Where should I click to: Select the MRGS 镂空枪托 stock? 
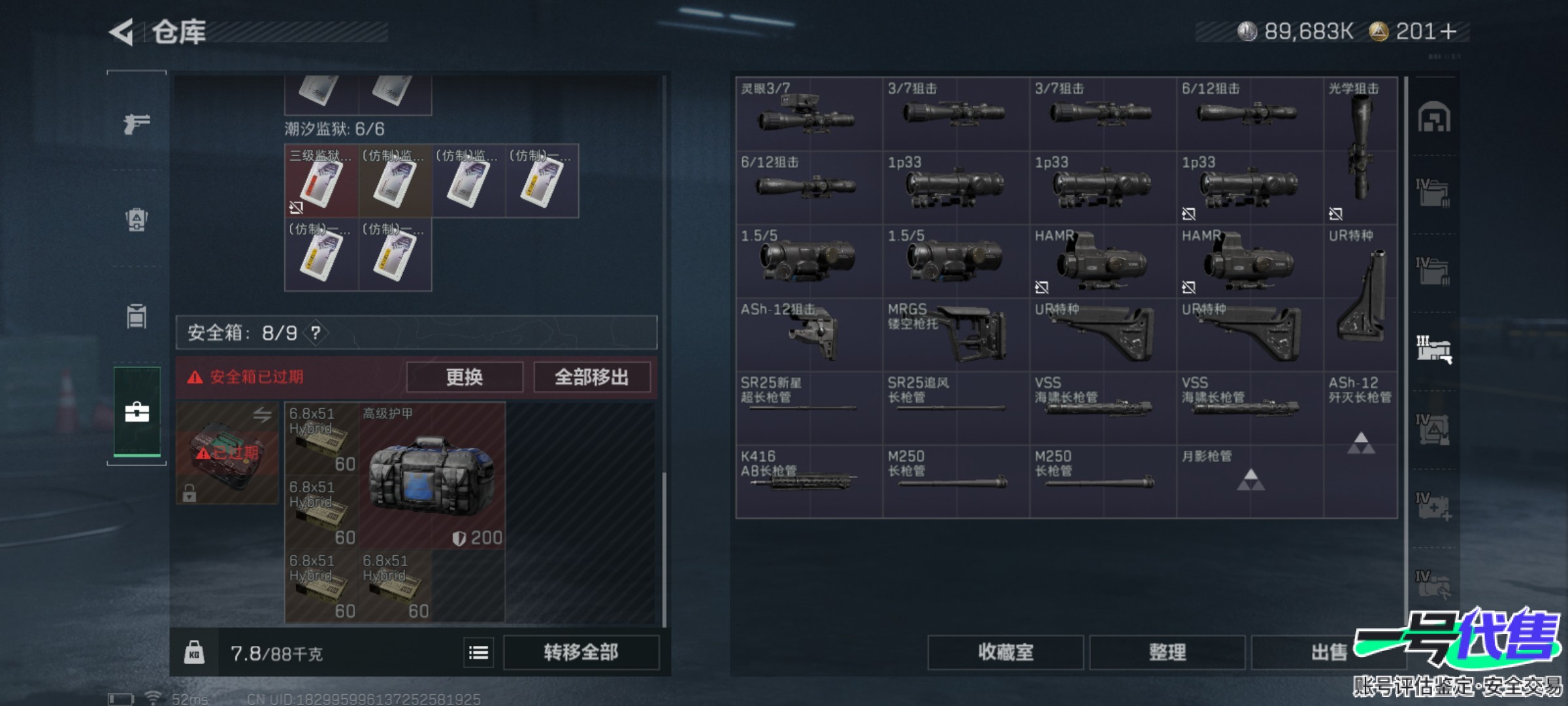point(955,335)
